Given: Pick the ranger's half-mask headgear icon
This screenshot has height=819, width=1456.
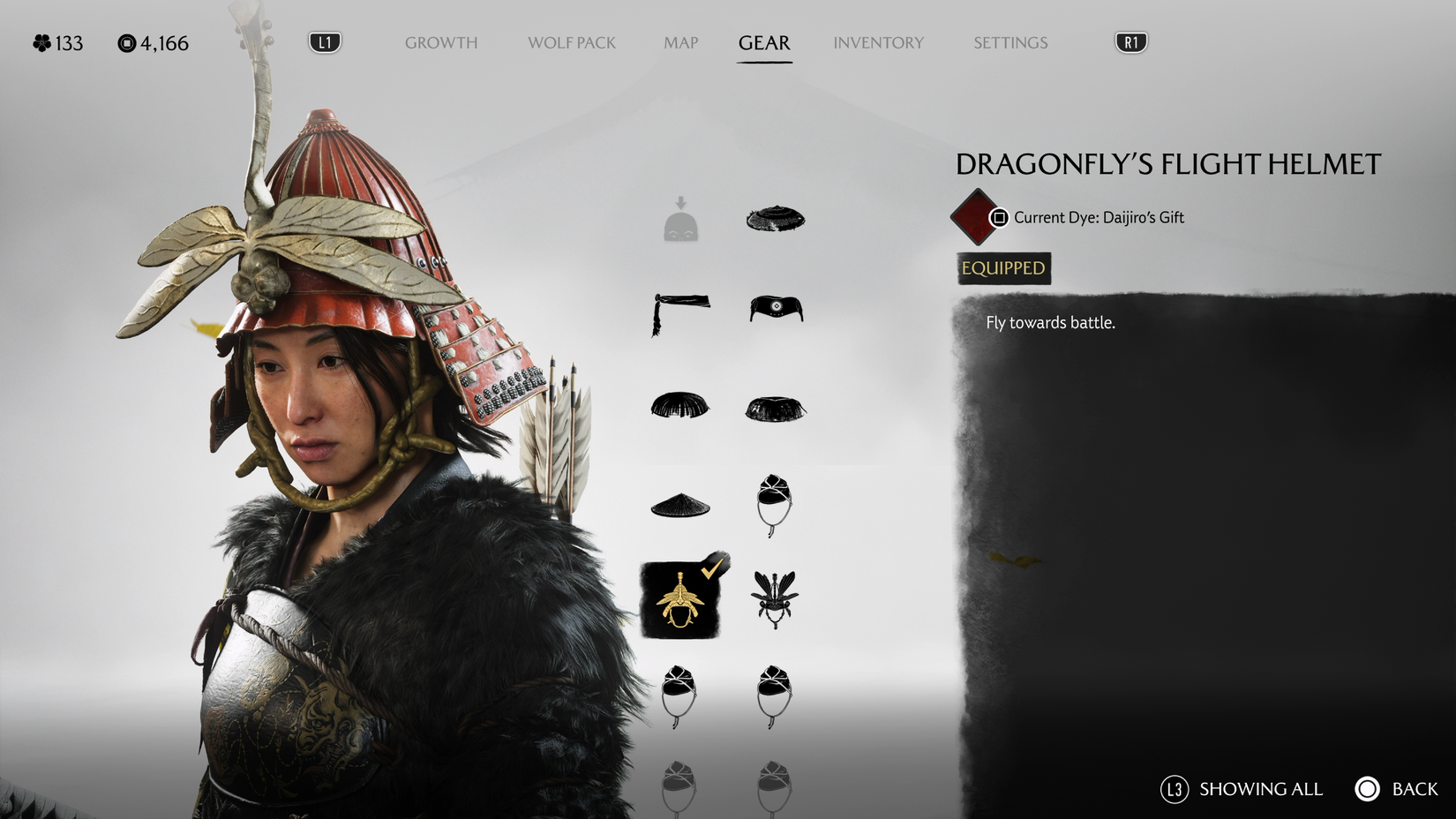Looking at the screenshot, I should (x=775, y=309).
